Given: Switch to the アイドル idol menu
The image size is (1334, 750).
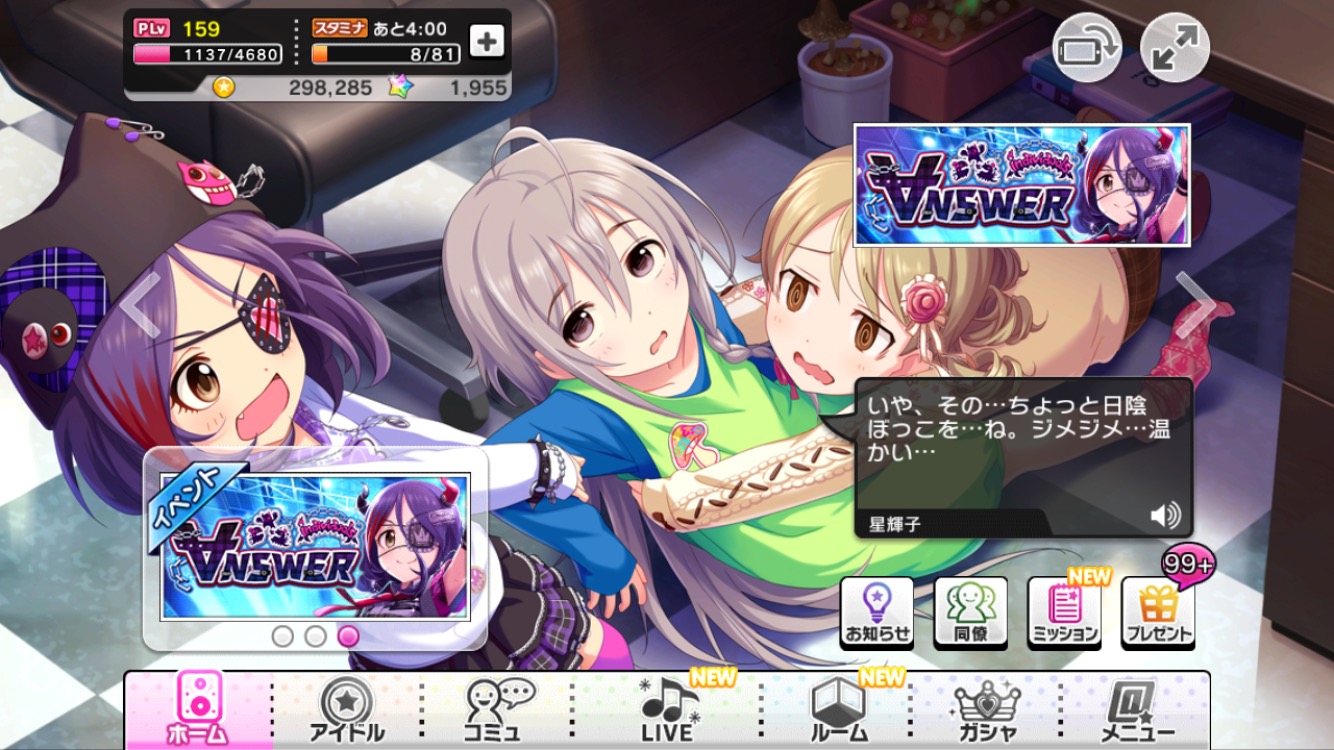Looking at the screenshot, I should click(347, 708).
